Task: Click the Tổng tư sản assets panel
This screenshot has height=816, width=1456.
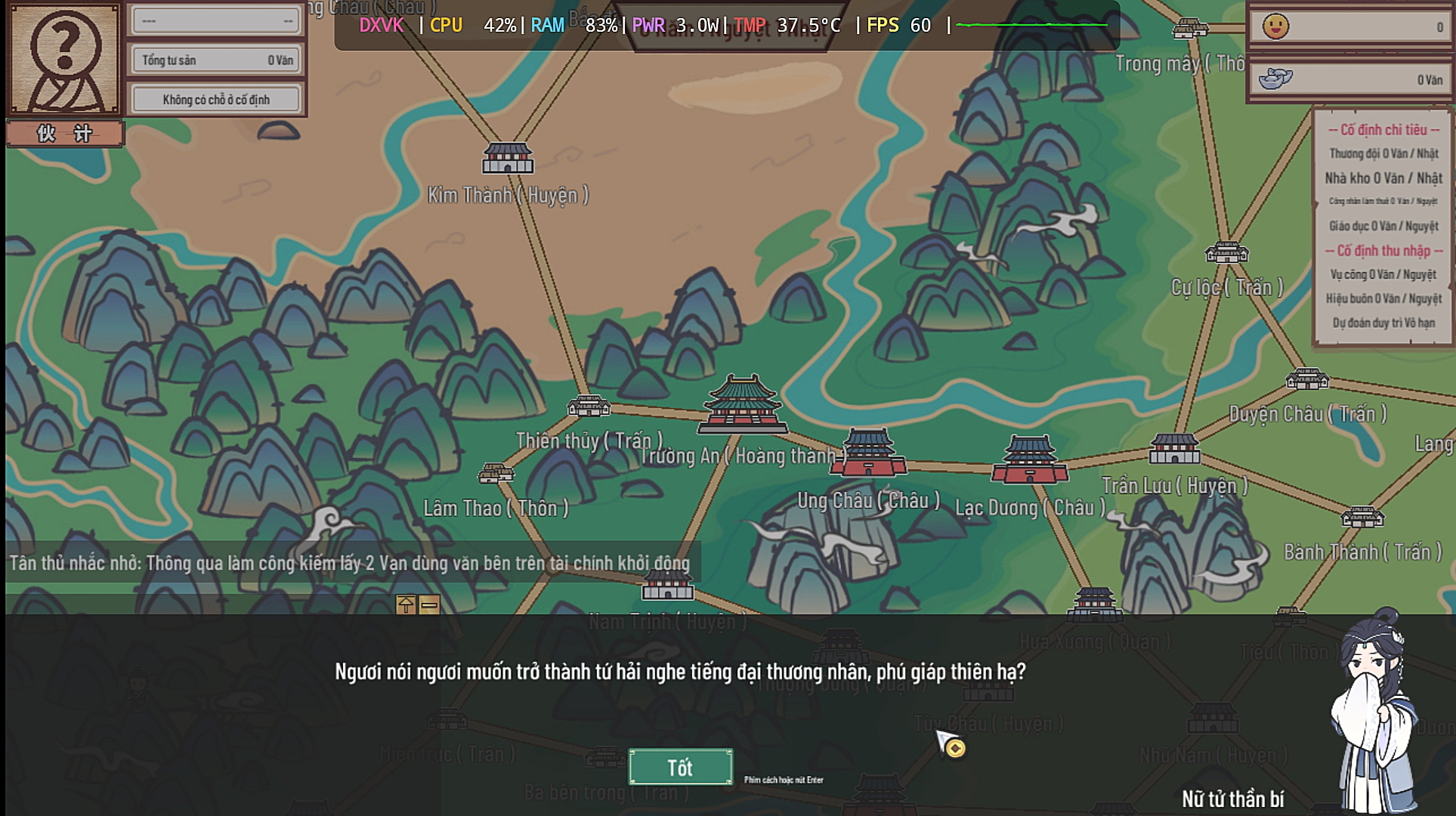Action: point(216,60)
